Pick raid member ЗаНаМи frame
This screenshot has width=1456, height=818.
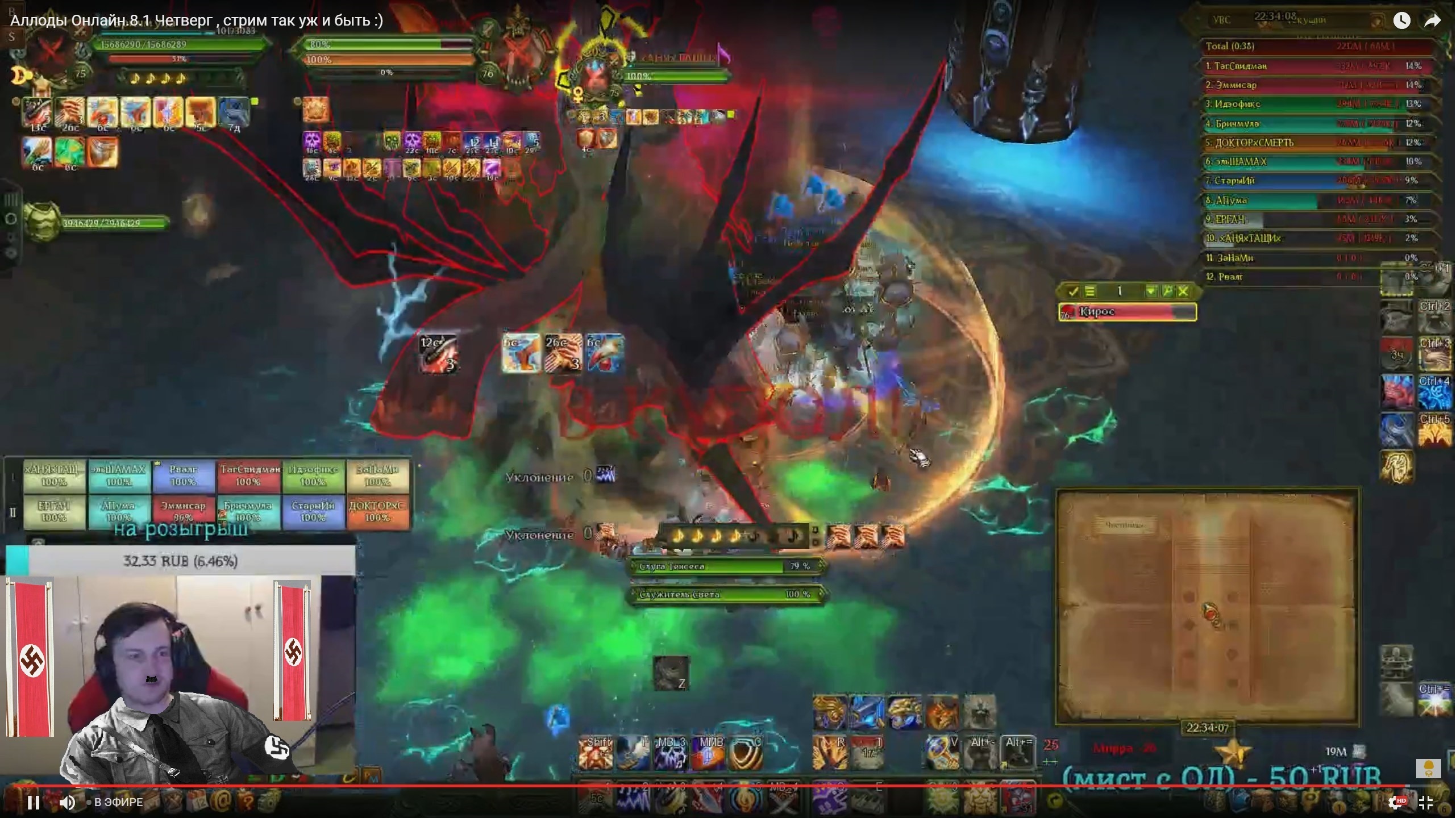coord(377,475)
